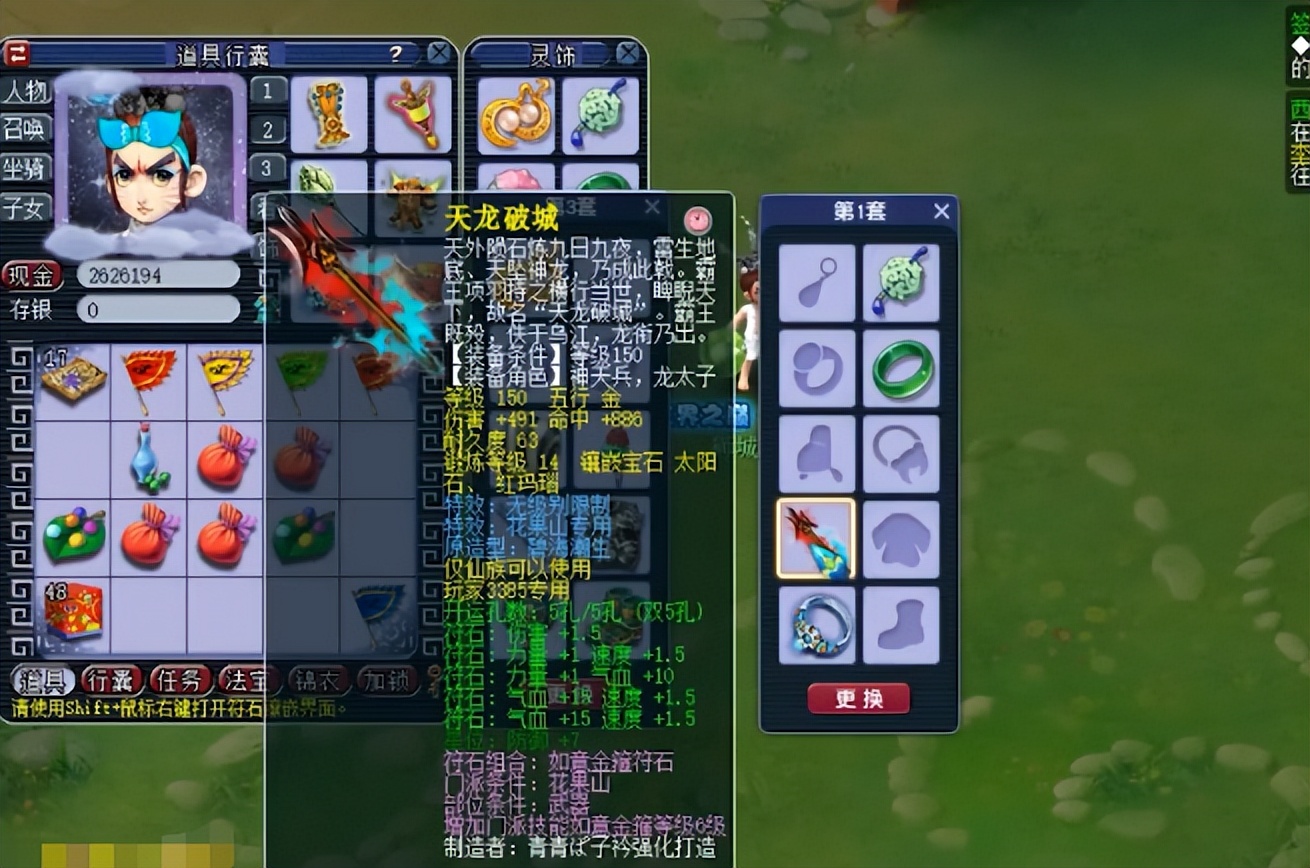
Task: Close the 道具行囊 inventory window
Action: 438,53
